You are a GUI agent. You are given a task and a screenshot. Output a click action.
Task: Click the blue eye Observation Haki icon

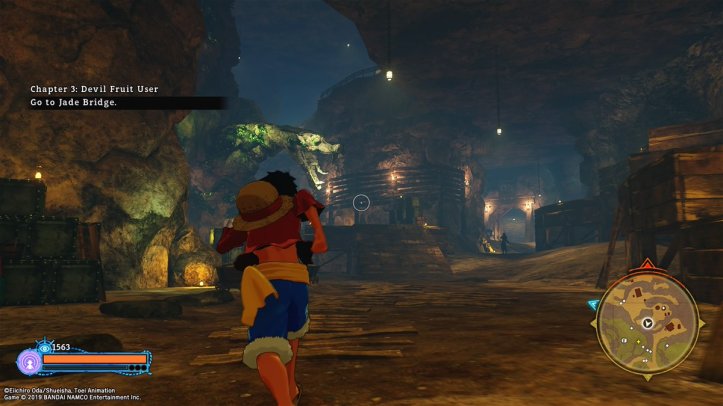tap(44, 347)
